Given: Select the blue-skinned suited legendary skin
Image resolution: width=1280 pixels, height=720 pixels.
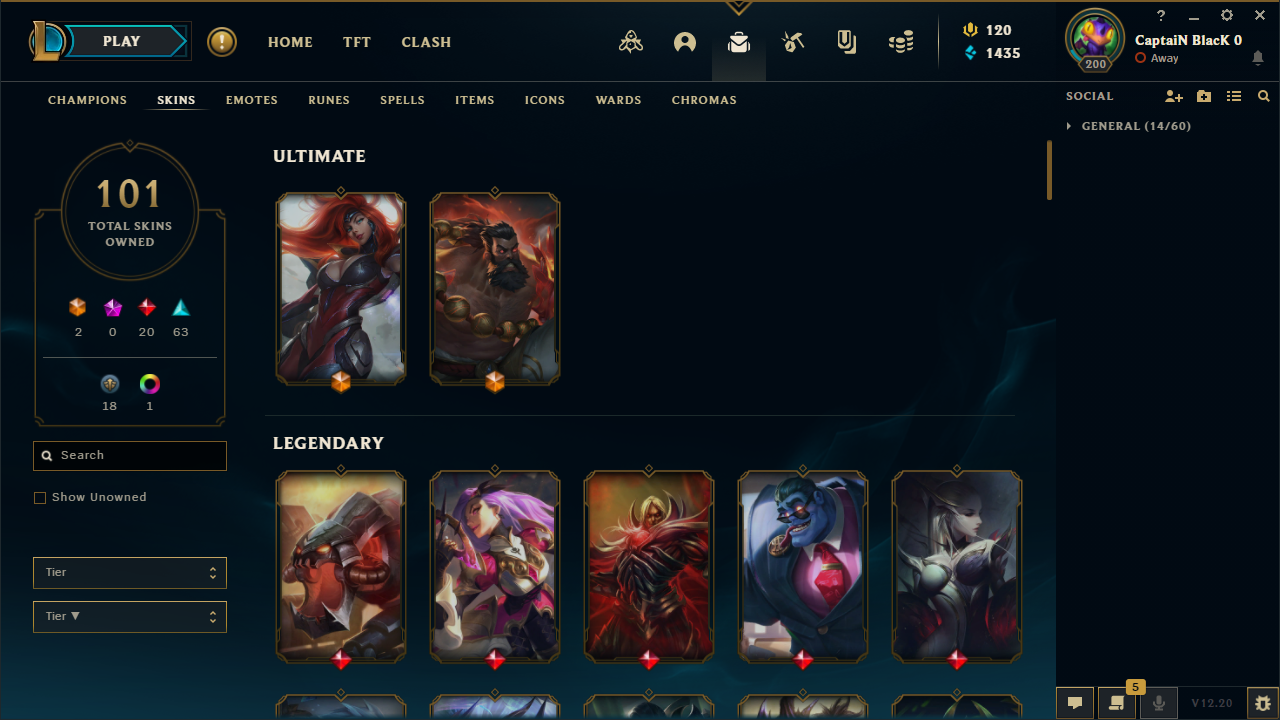Looking at the screenshot, I should pyautogui.click(x=803, y=566).
